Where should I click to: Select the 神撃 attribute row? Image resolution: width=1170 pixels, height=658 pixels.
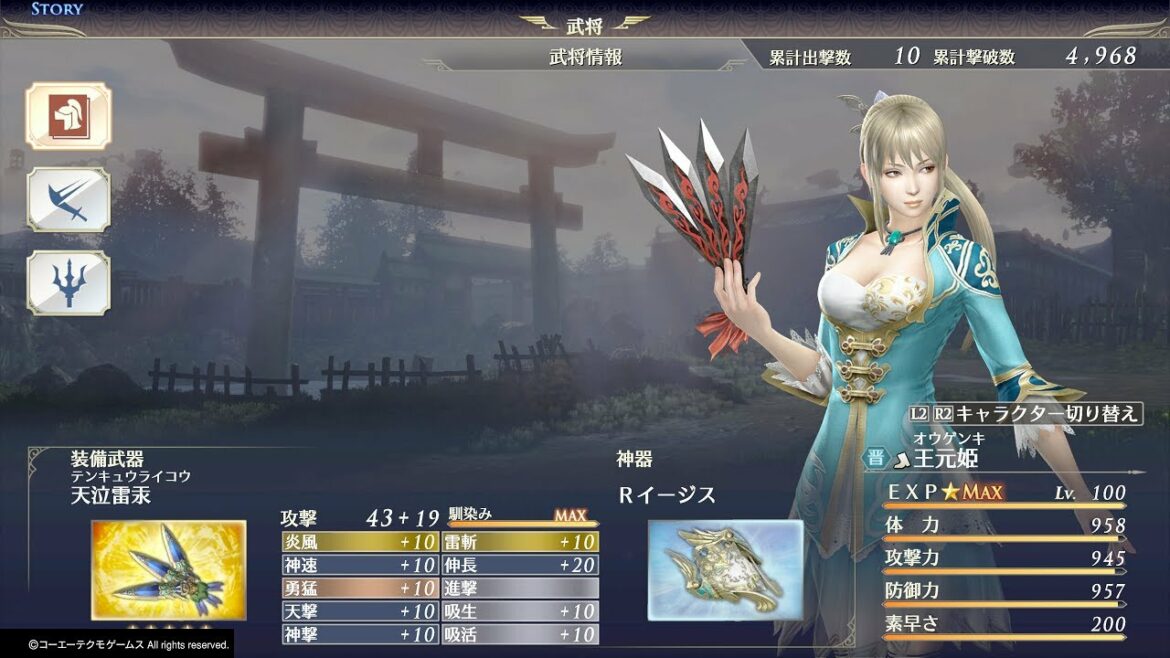coord(360,634)
